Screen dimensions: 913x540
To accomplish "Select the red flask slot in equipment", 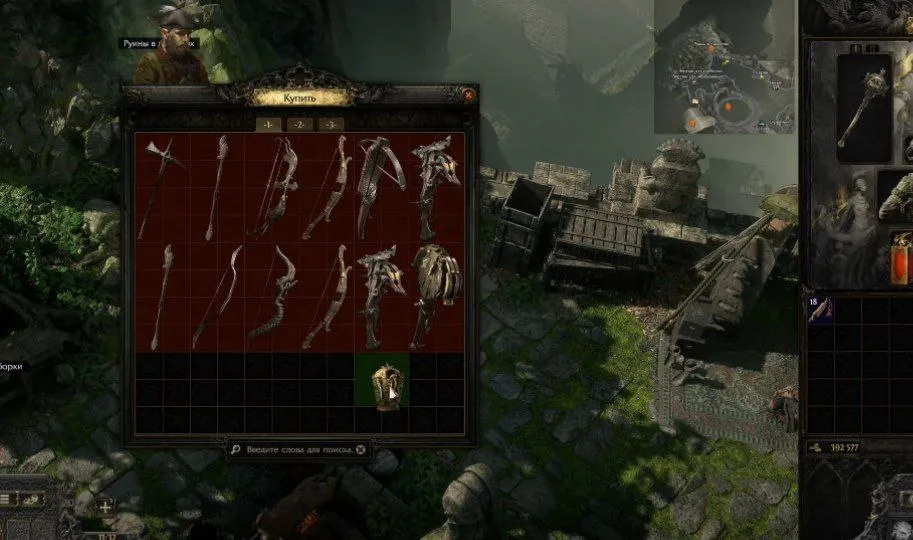I will [902, 258].
